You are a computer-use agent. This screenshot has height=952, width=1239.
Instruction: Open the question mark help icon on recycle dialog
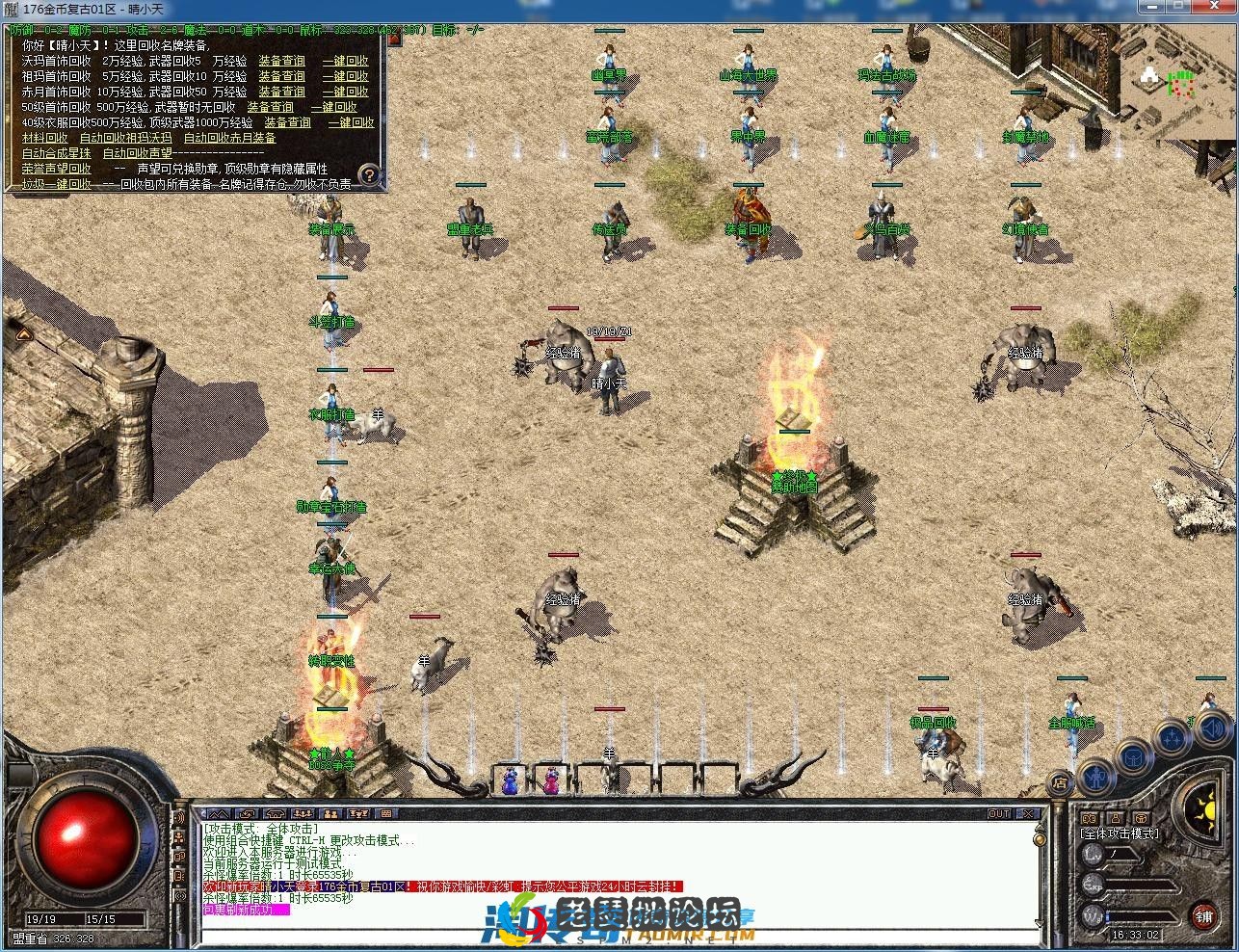tap(371, 174)
